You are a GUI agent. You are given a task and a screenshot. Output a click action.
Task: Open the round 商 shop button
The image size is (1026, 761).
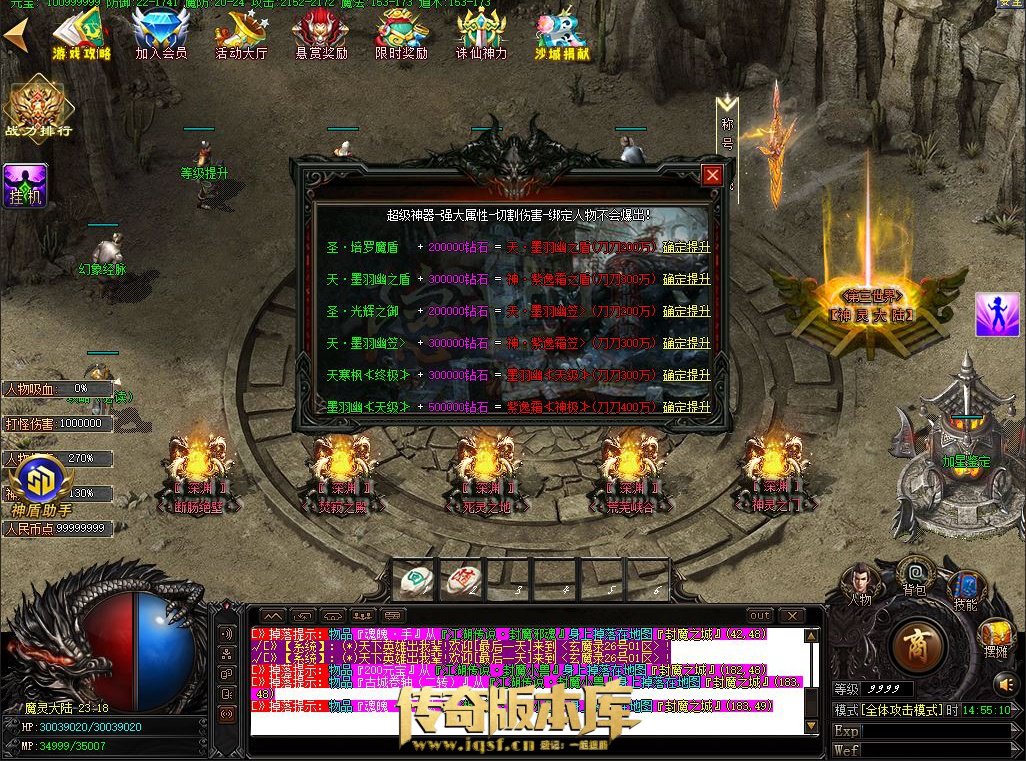click(x=911, y=646)
